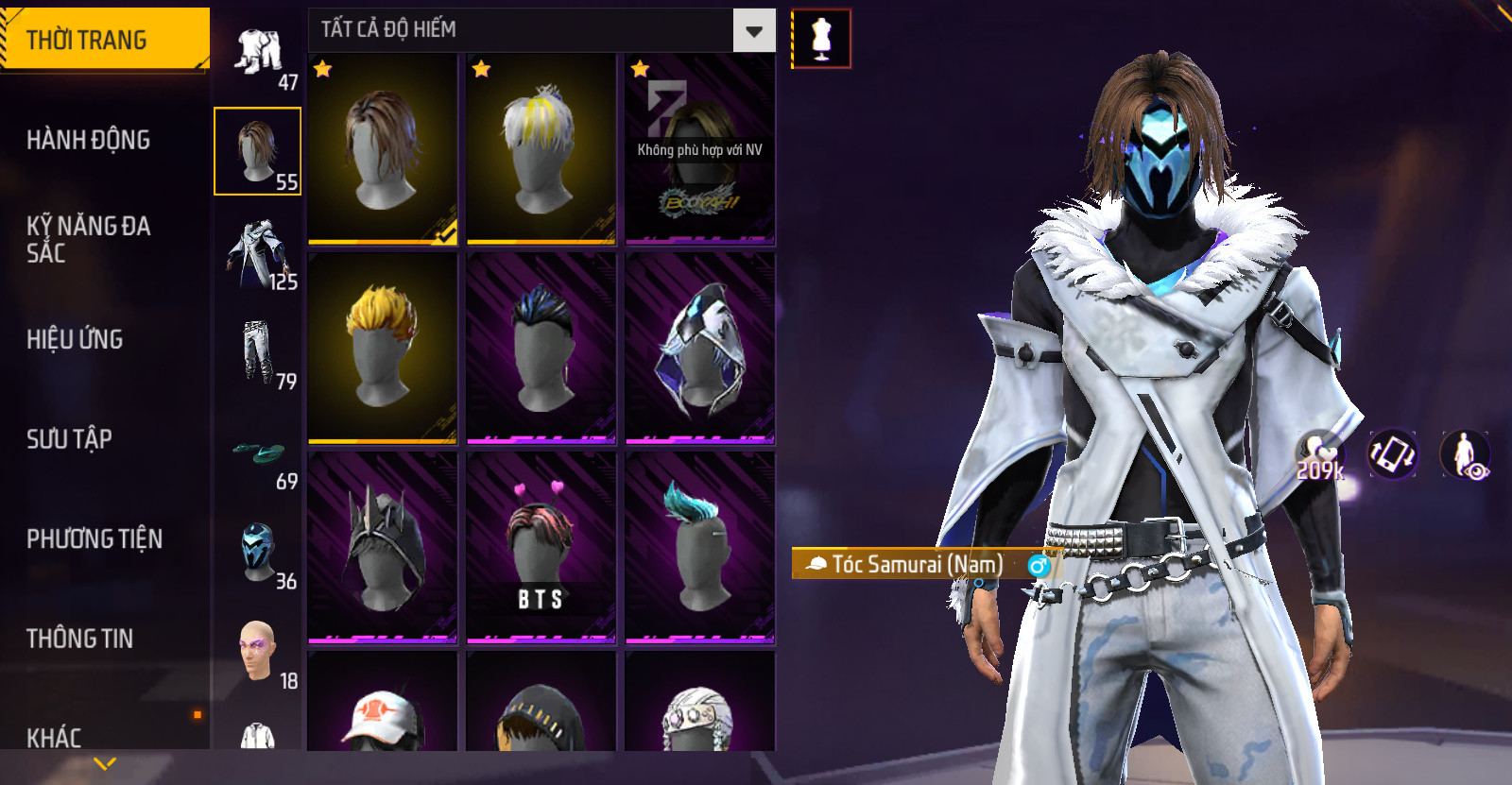Image resolution: width=1512 pixels, height=785 pixels.
Task: Pick the spiky yellow-orange hair item
Action: point(382,347)
